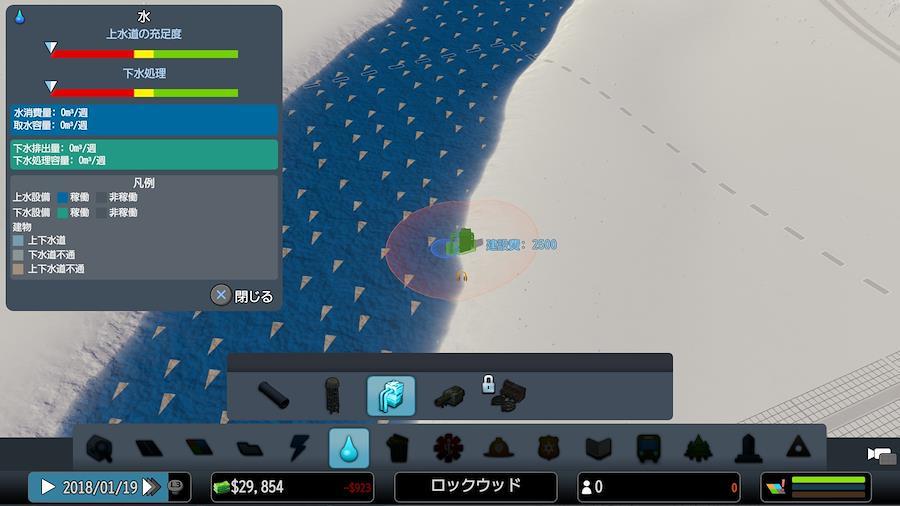Activate the bulldozer tool icon

[x=881, y=456]
